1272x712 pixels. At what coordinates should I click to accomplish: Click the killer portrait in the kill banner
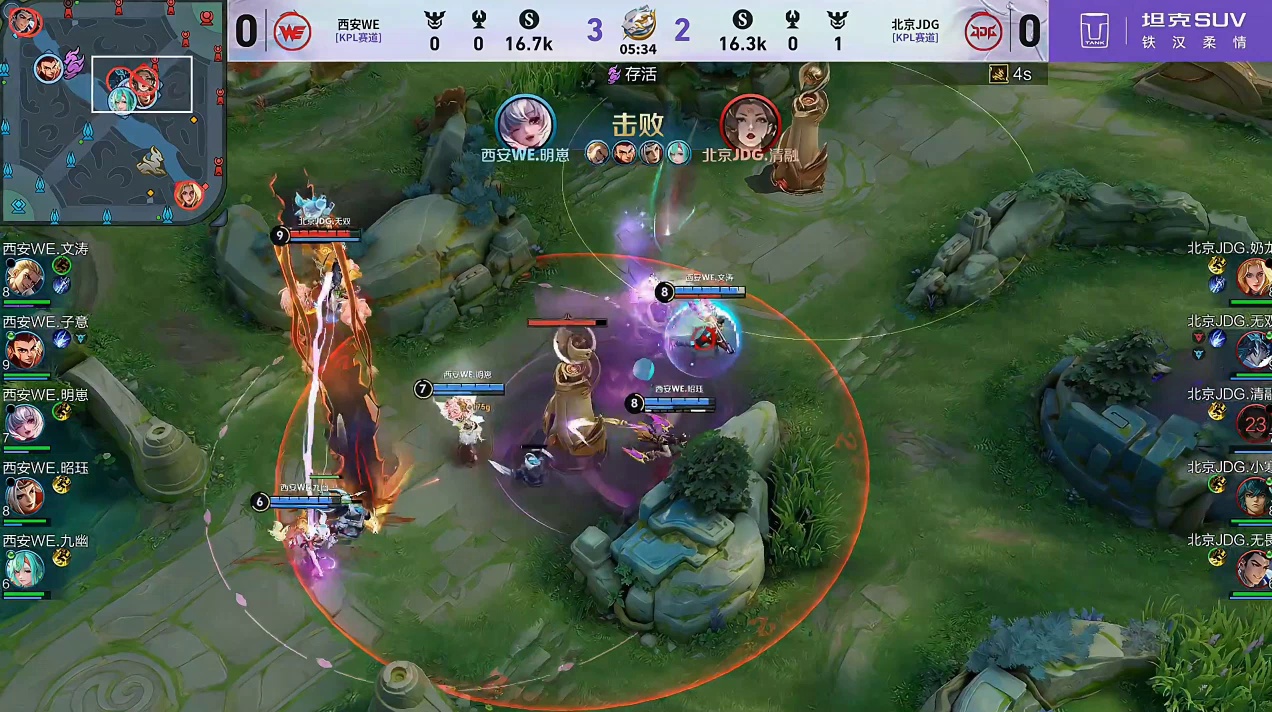(x=525, y=123)
